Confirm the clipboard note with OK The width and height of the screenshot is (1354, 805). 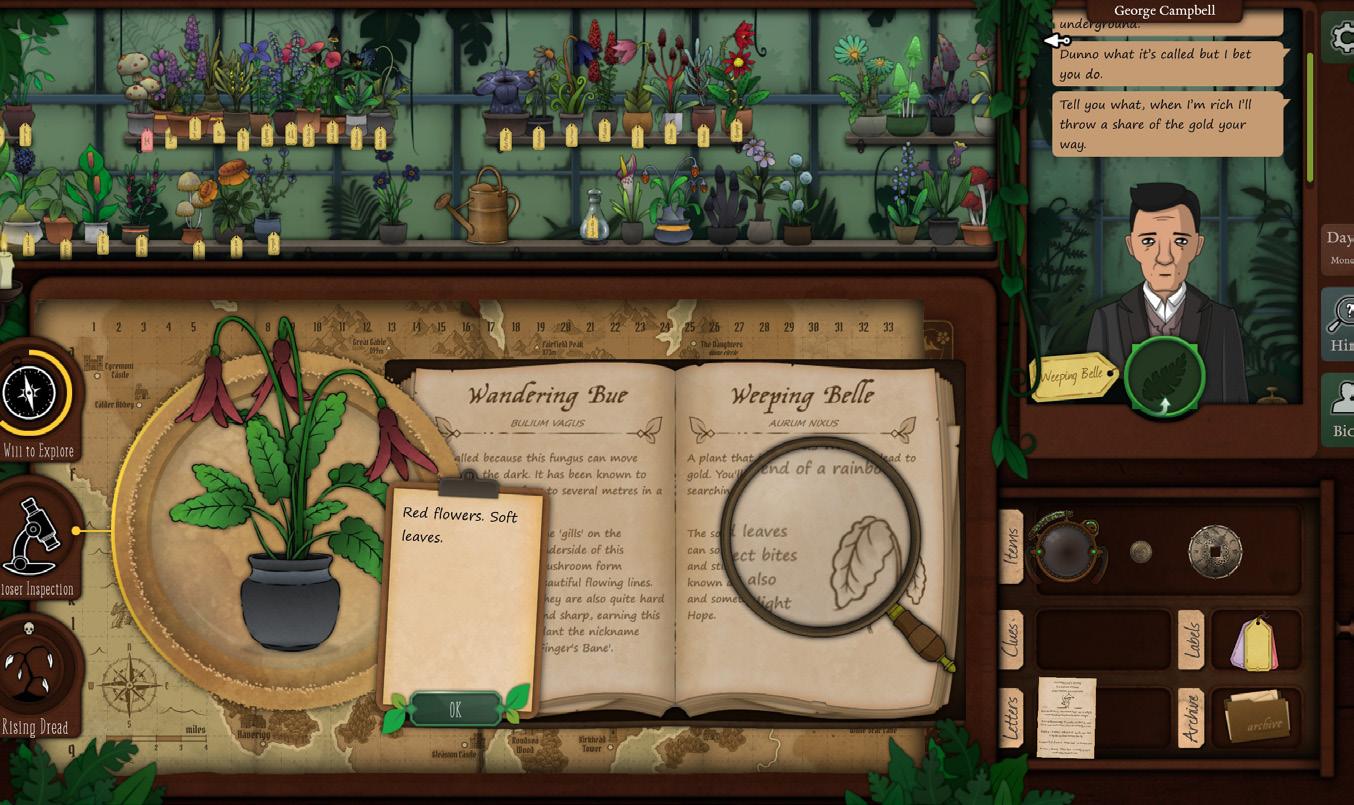pos(455,710)
